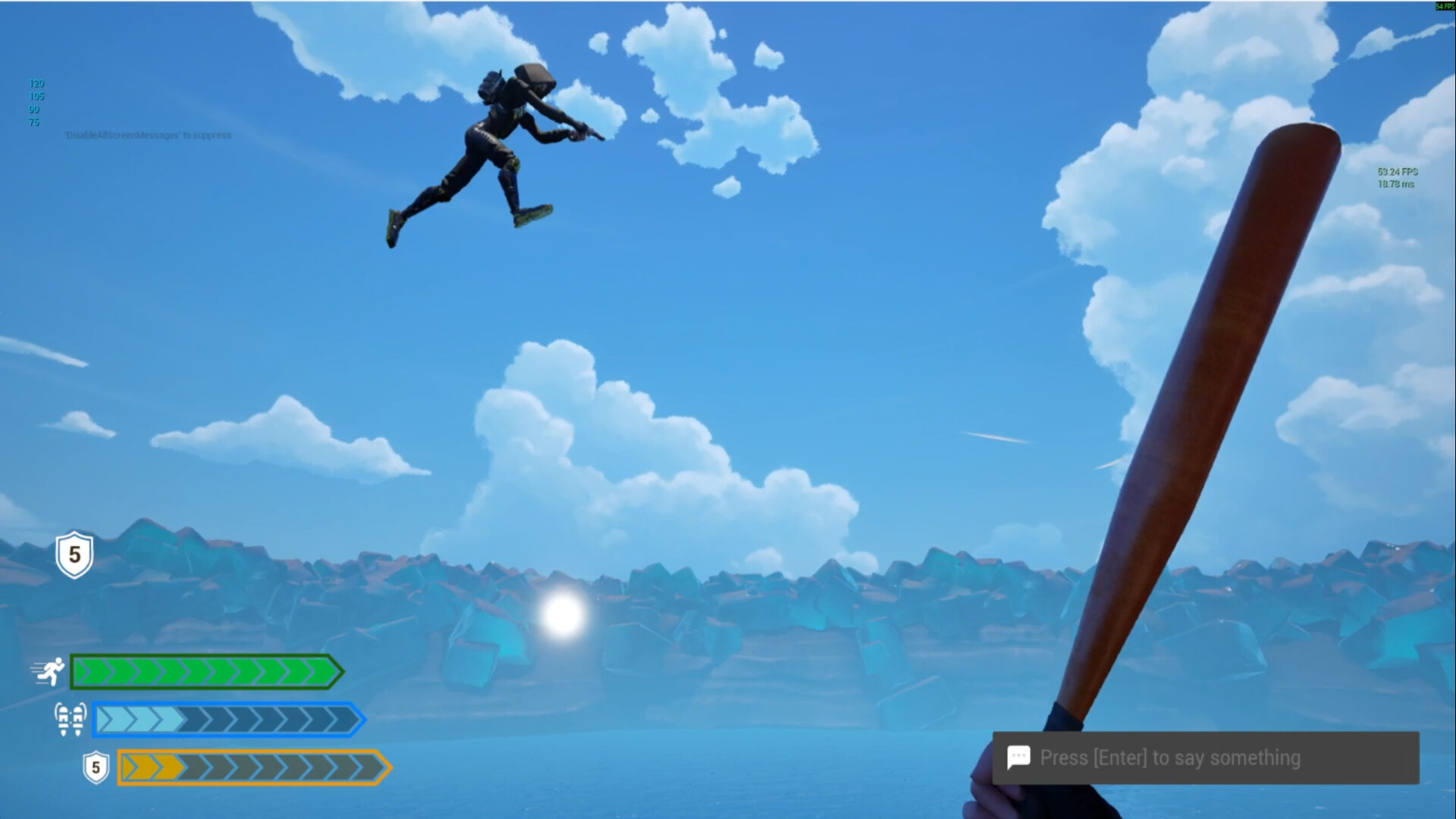Click the blue jetpack fuel bar
Viewport: 1456px width, 819px height.
point(224,719)
